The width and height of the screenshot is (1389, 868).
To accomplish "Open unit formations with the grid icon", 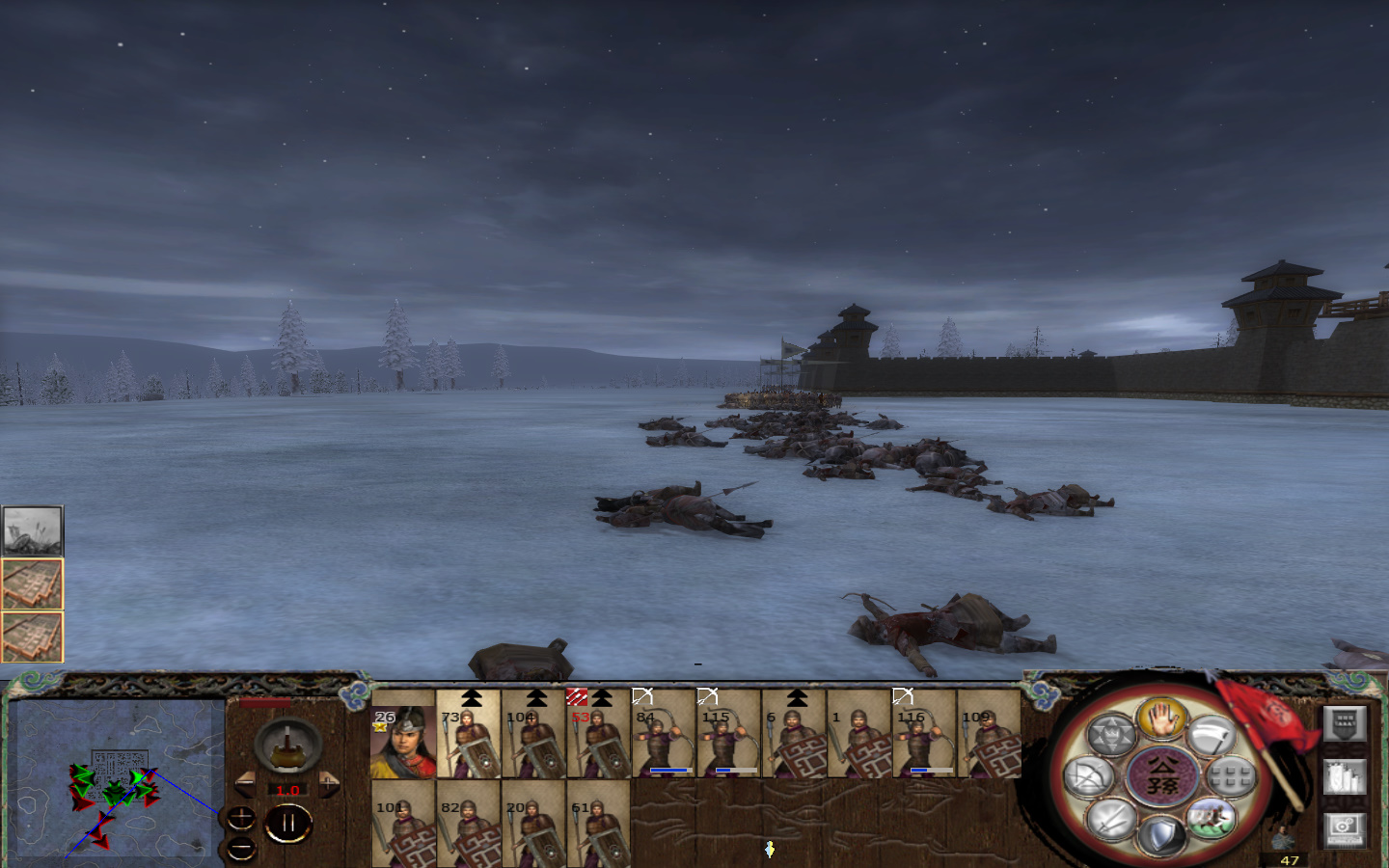I will click(x=1229, y=774).
